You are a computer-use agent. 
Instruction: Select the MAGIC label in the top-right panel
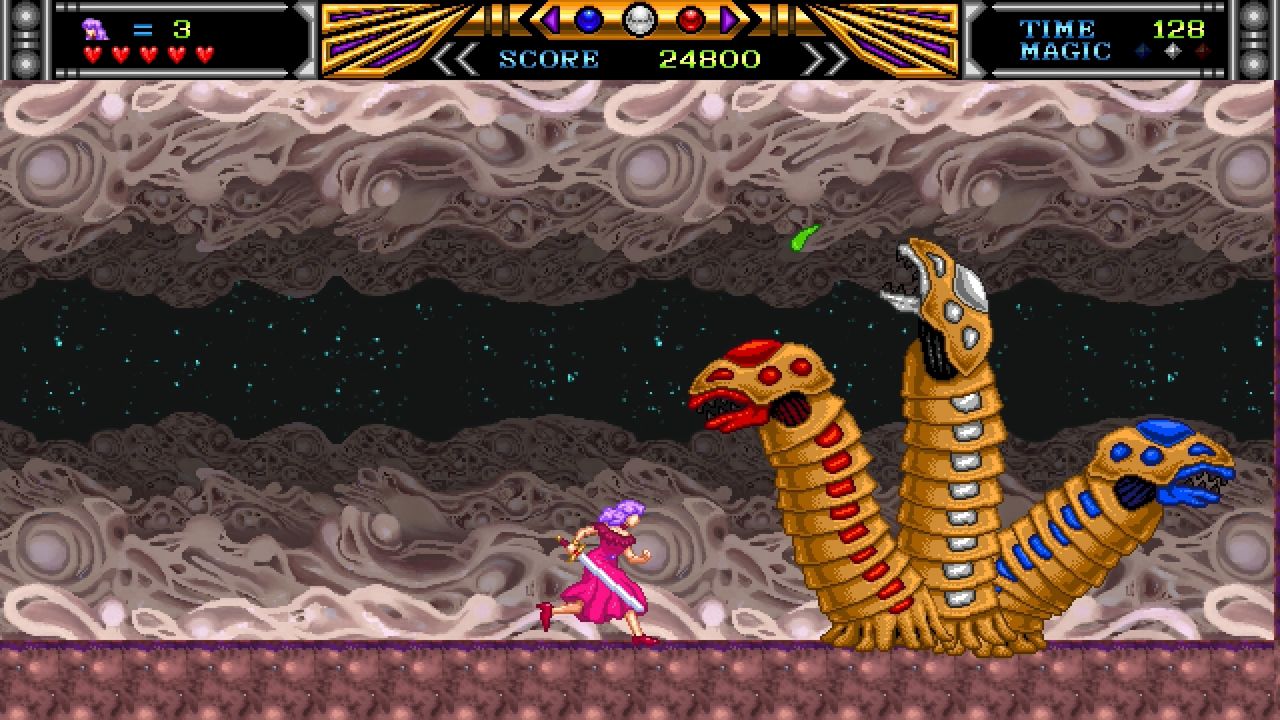pyautogui.click(x=1065, y=52)
